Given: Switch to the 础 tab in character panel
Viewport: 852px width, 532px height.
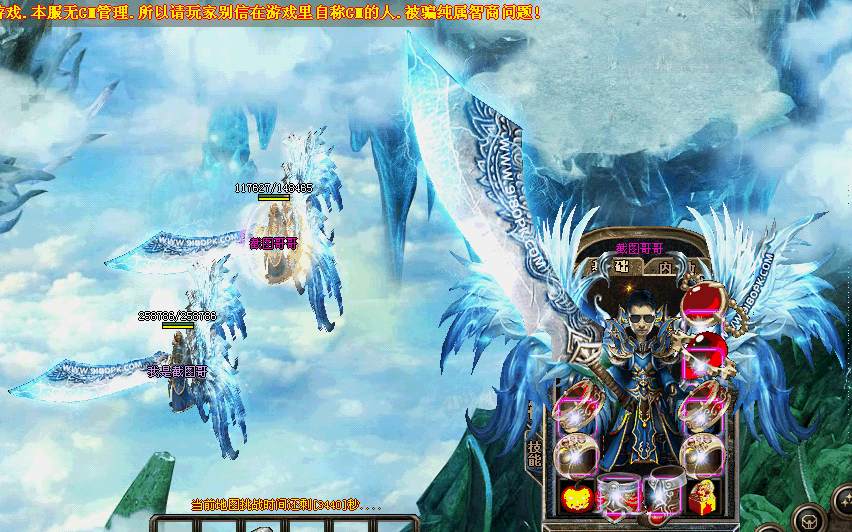Looking at the screenshot, I should [621, 267].
